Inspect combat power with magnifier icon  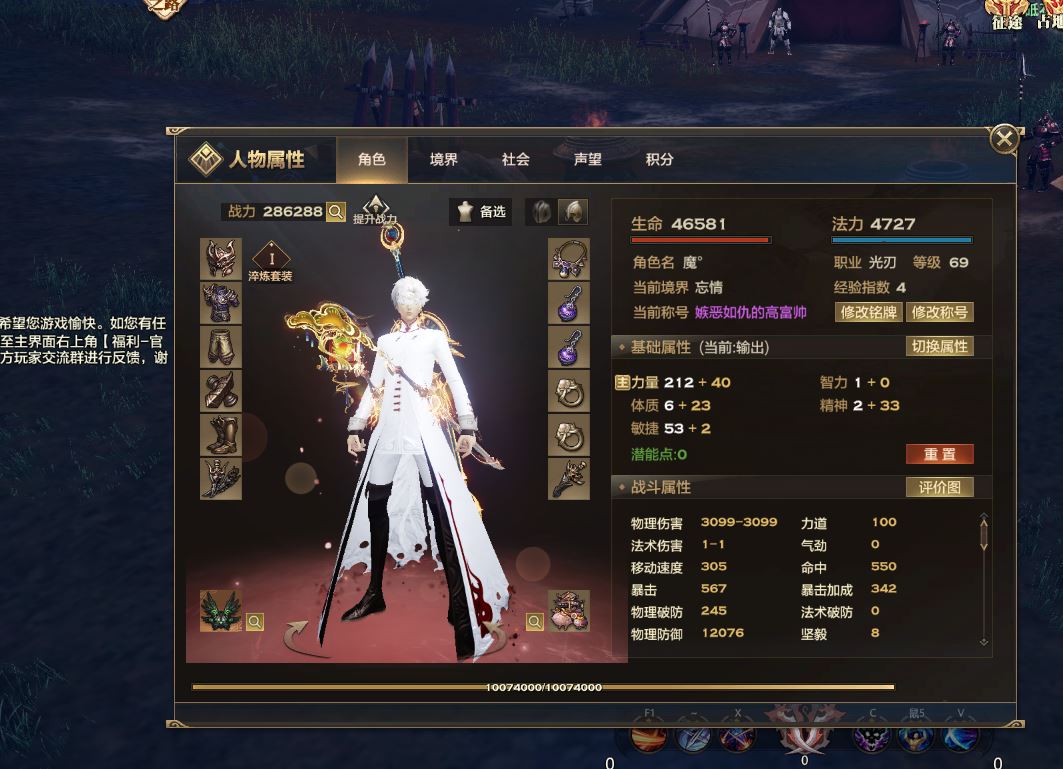click(x=336, y=212)
